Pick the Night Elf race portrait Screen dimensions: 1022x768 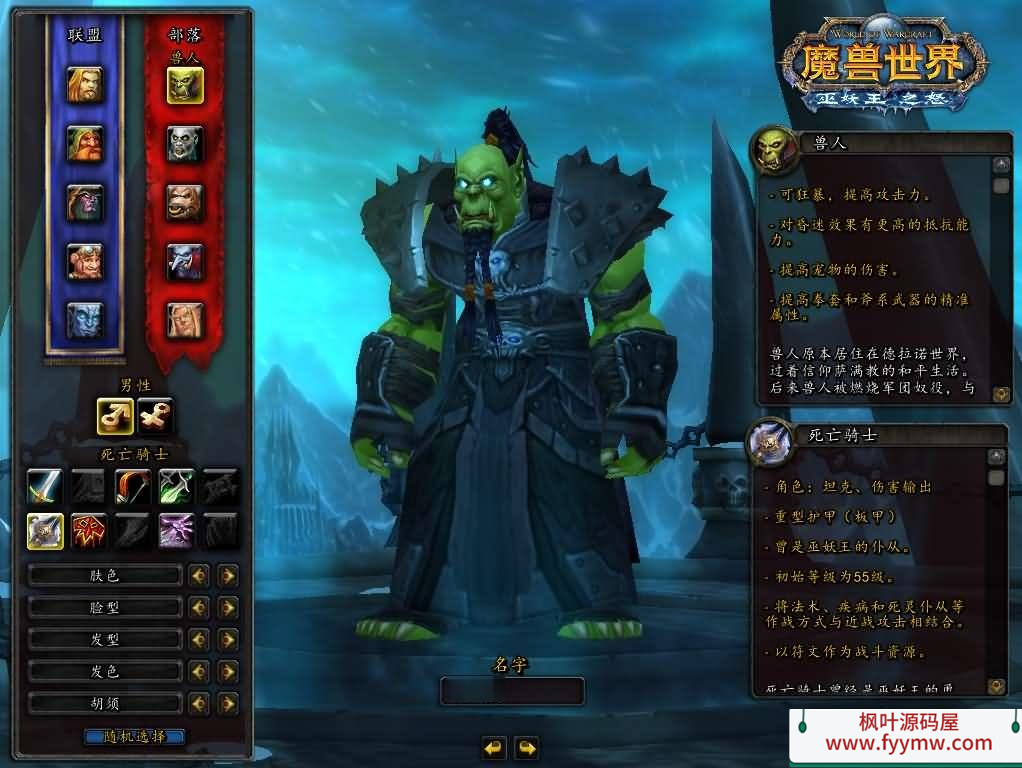click(x=85, y=203)
